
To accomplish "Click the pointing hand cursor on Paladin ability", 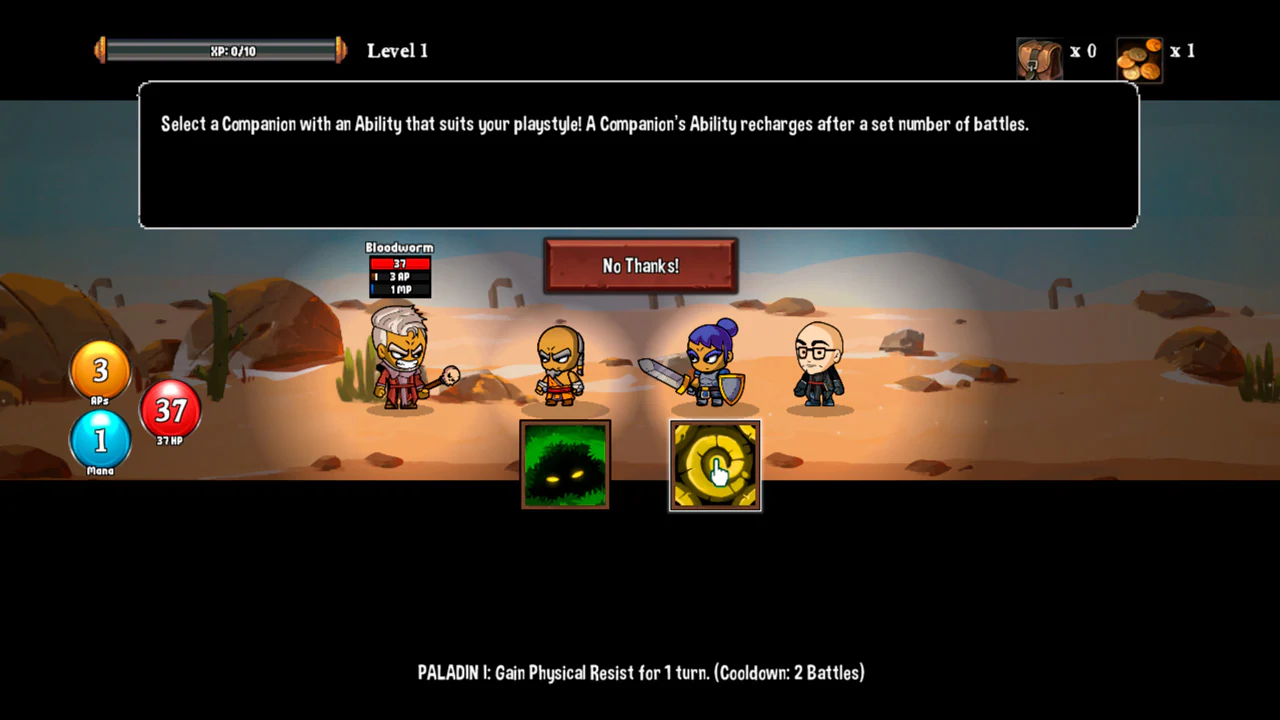I will (717, 472).
